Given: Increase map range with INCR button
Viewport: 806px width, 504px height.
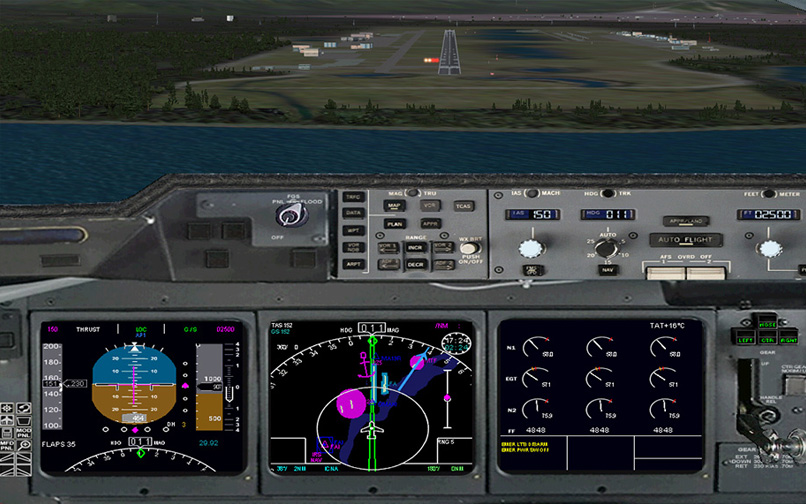Looking at the screenshot, I should (415, 247).
